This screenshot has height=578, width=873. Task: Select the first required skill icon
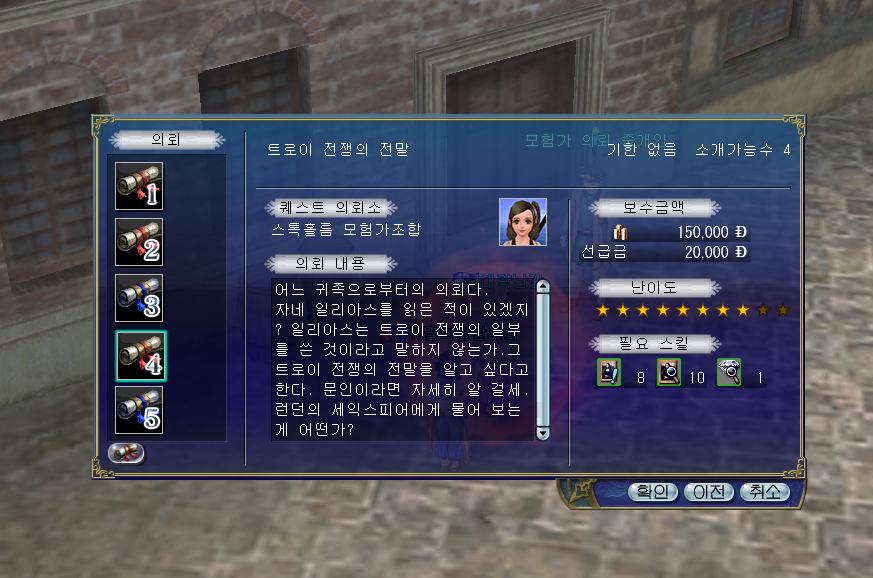[608, 373]
